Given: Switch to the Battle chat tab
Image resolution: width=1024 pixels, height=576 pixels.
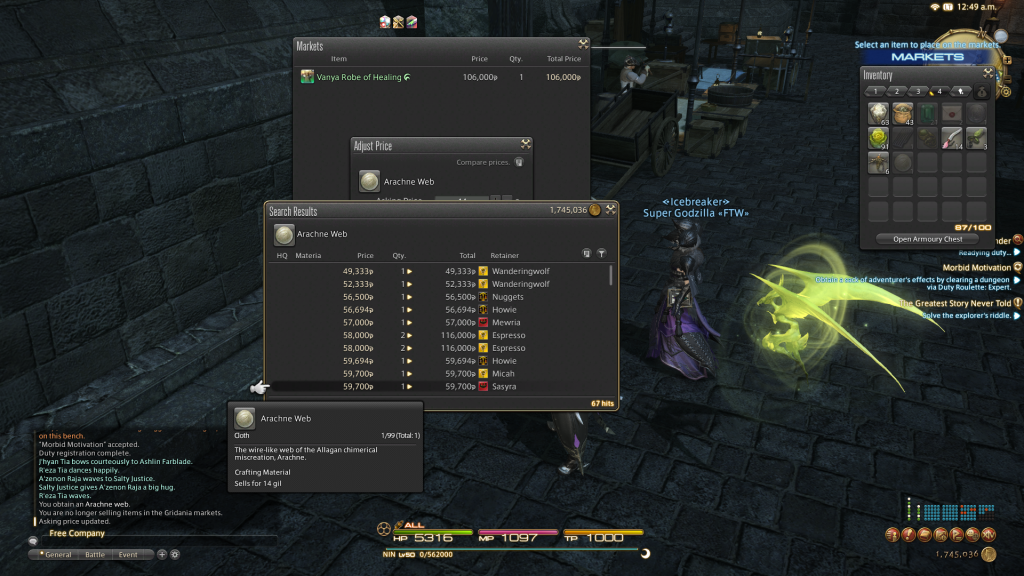Looking at the screenshot, I should 95,554.
